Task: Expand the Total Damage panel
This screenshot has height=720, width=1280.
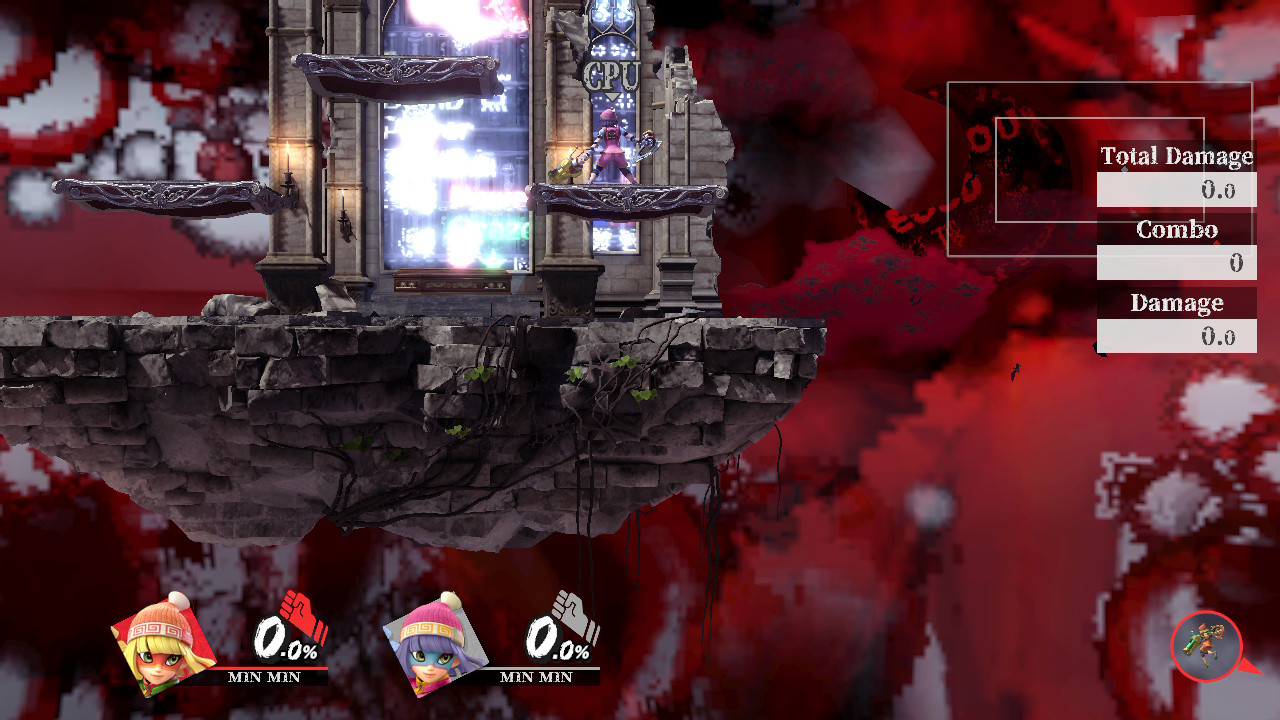Action: point(1177,157)
